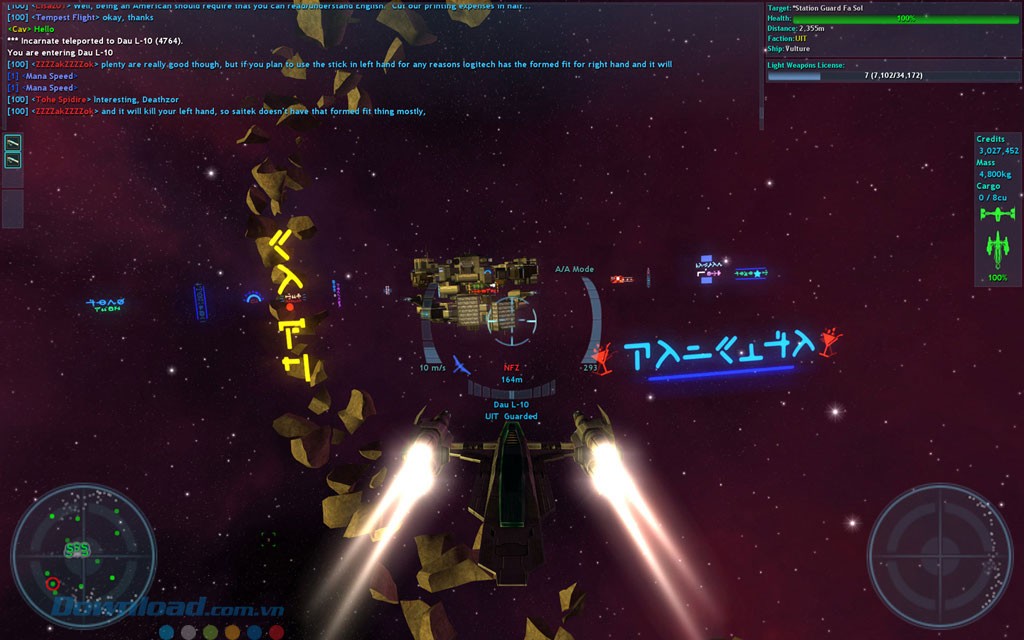Click the radar with no green blips

point(939,556)
